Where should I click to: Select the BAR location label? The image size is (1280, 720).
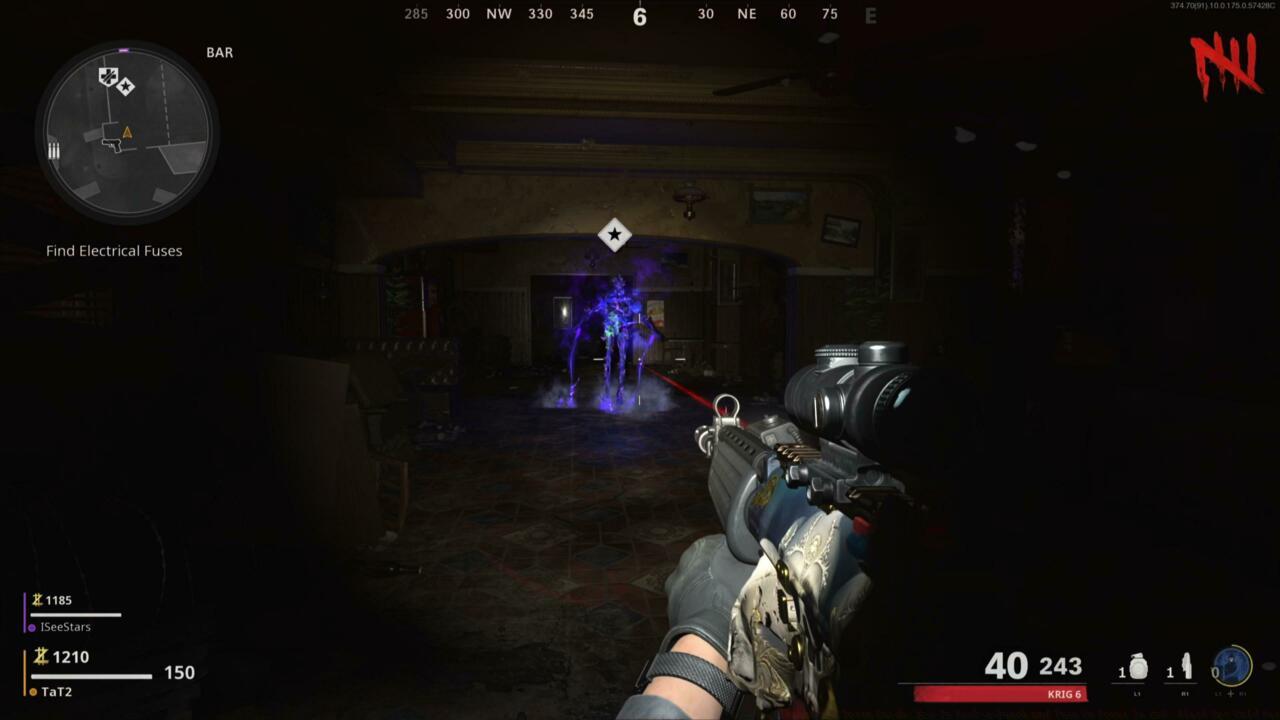(x=221, y=52)
